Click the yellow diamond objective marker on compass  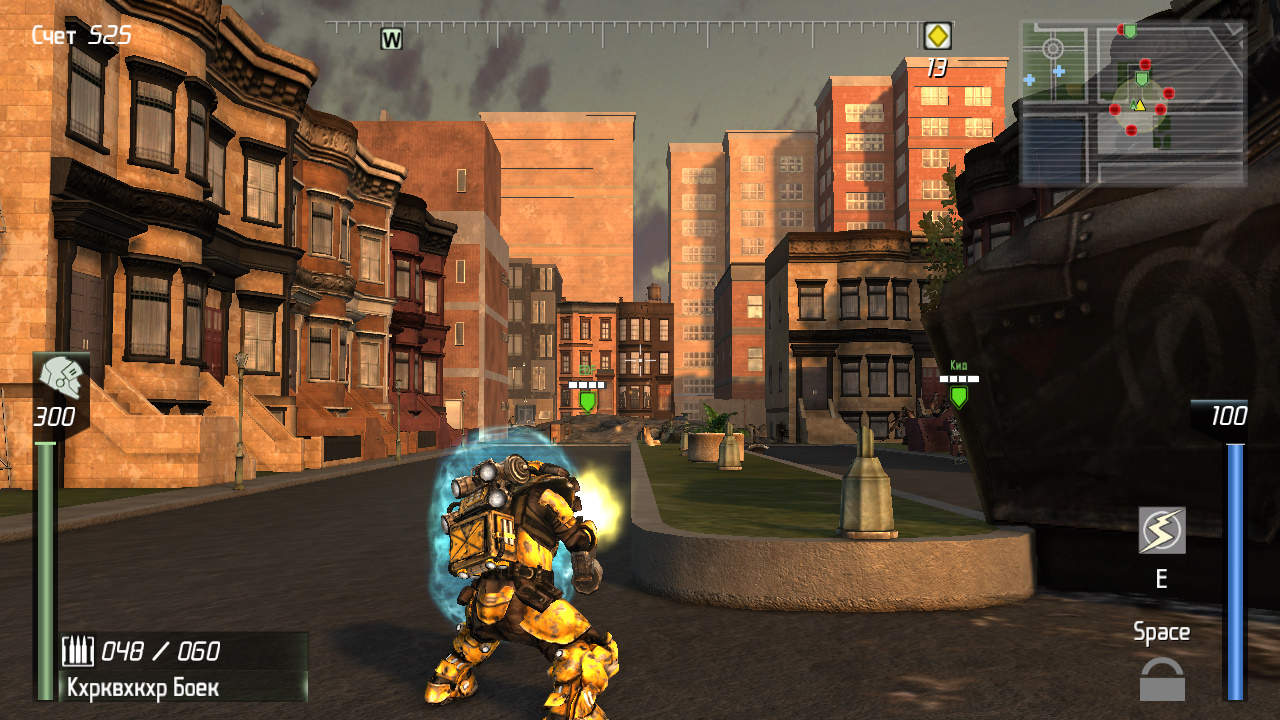pyautogui.click(x=937, y=37)
